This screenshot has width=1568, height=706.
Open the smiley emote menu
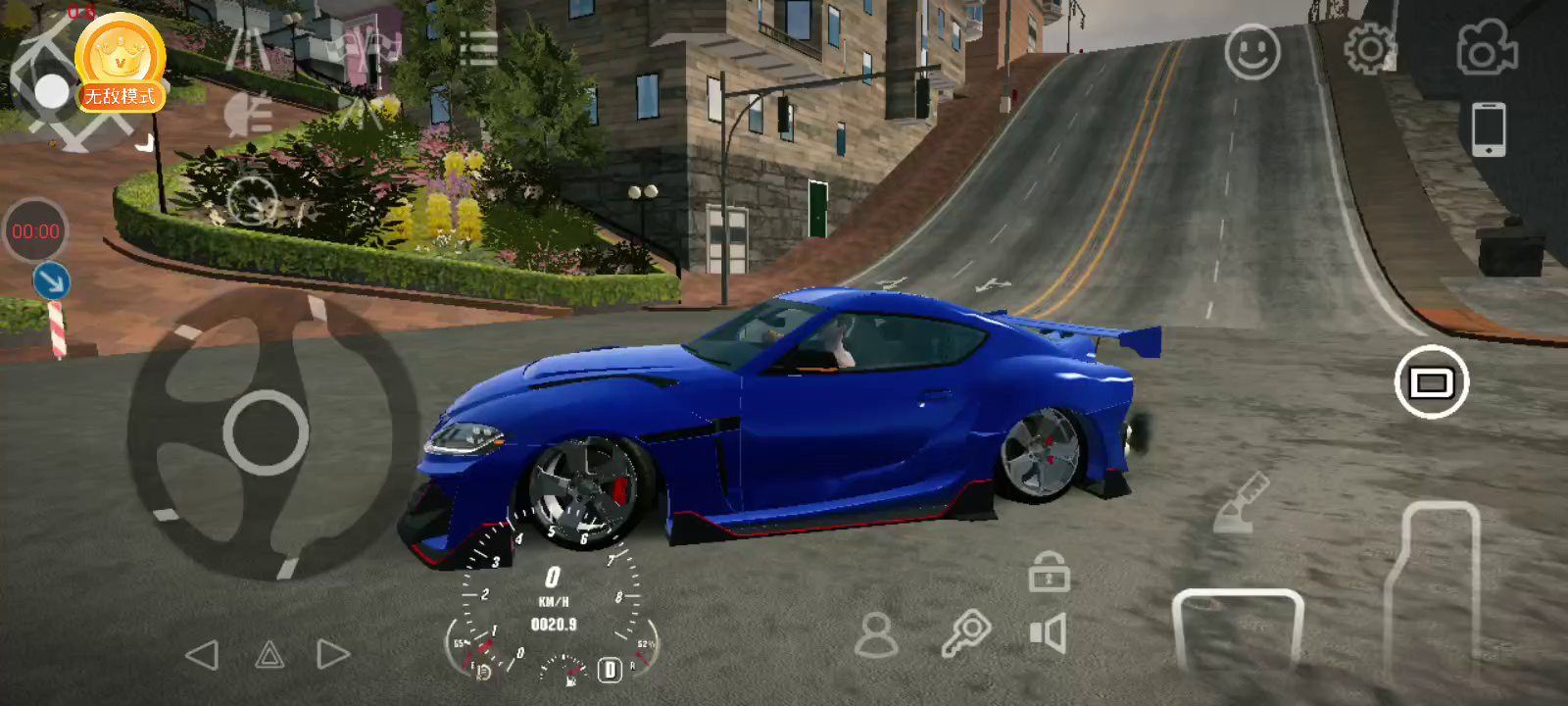[1252, 52]
